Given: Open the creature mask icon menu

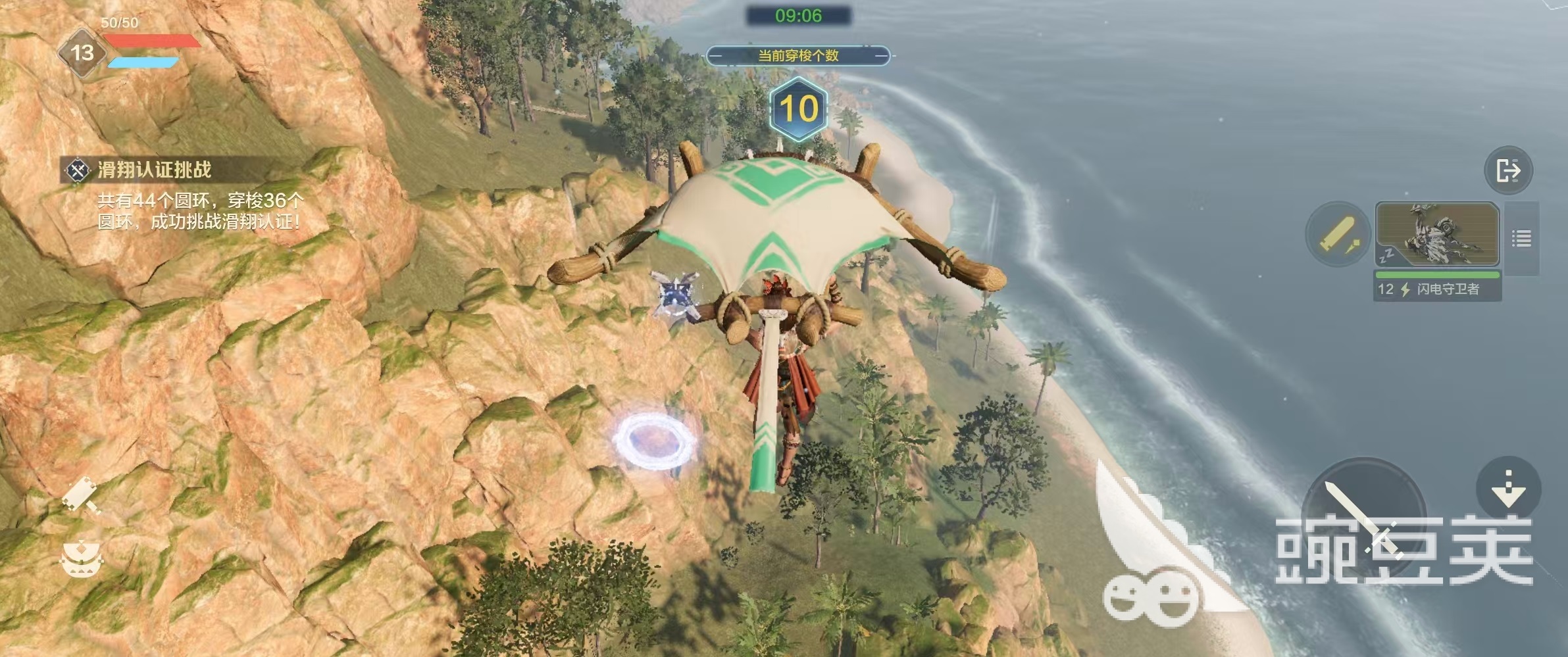Looking at the screenshot, I should [81, 559].
